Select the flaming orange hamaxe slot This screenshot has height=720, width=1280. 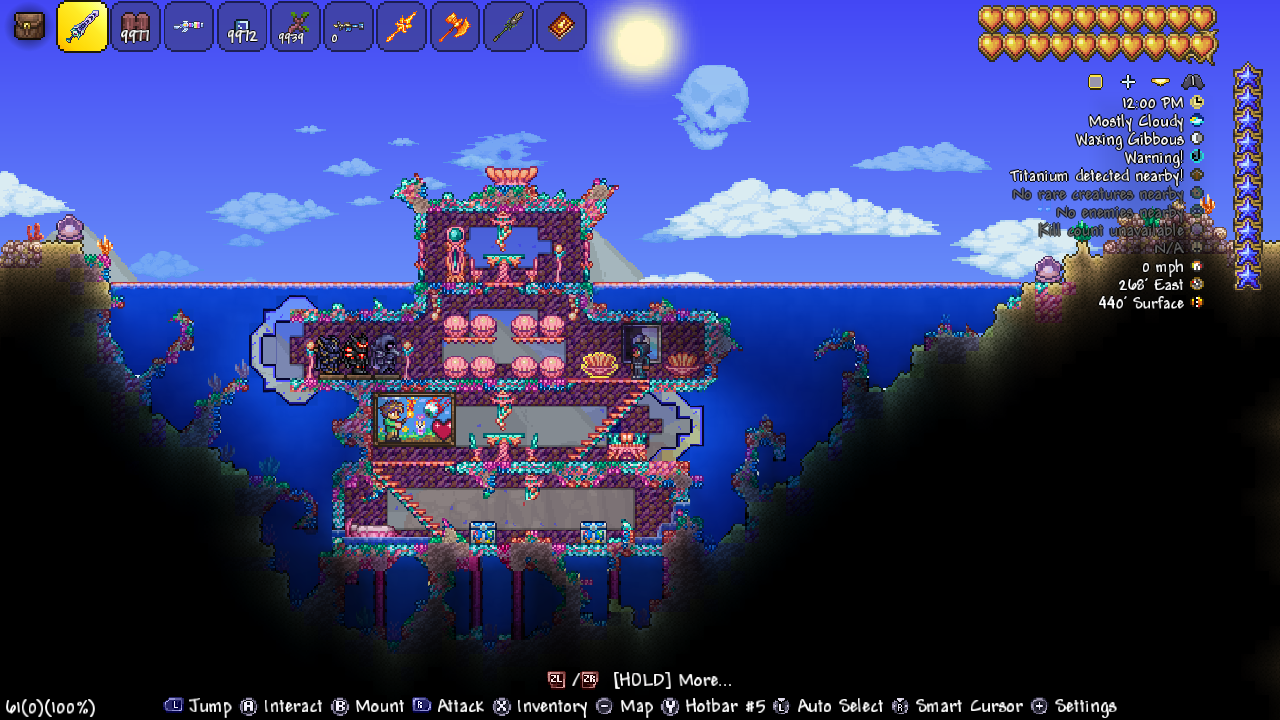point(455,27)
